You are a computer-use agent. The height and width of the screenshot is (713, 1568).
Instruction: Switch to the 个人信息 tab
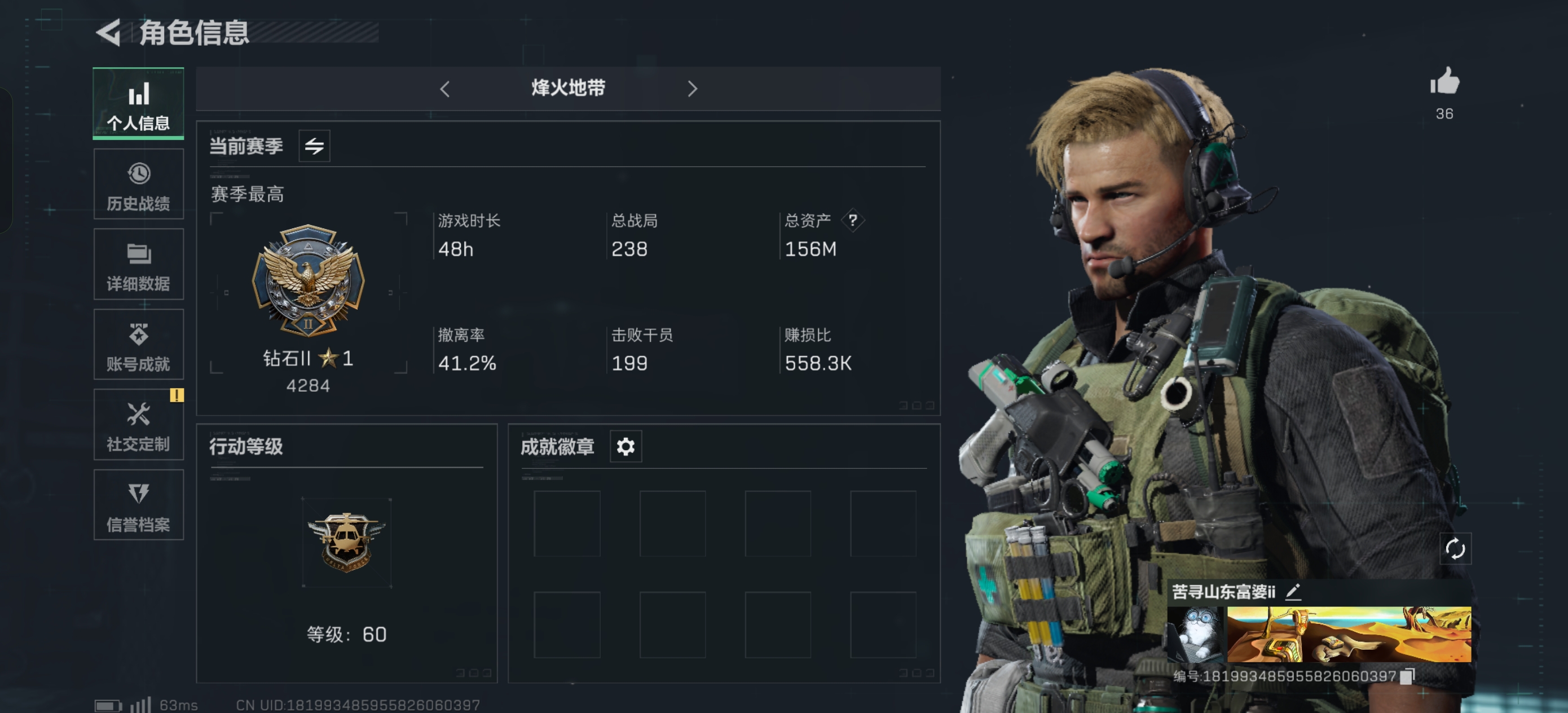coord(138,104)
